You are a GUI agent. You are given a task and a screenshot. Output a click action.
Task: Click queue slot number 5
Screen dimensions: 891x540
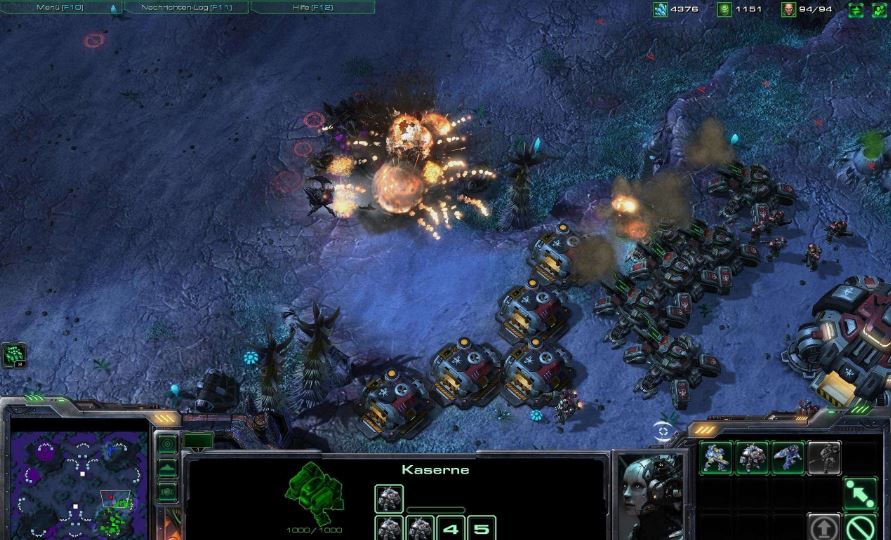(481, 528)
